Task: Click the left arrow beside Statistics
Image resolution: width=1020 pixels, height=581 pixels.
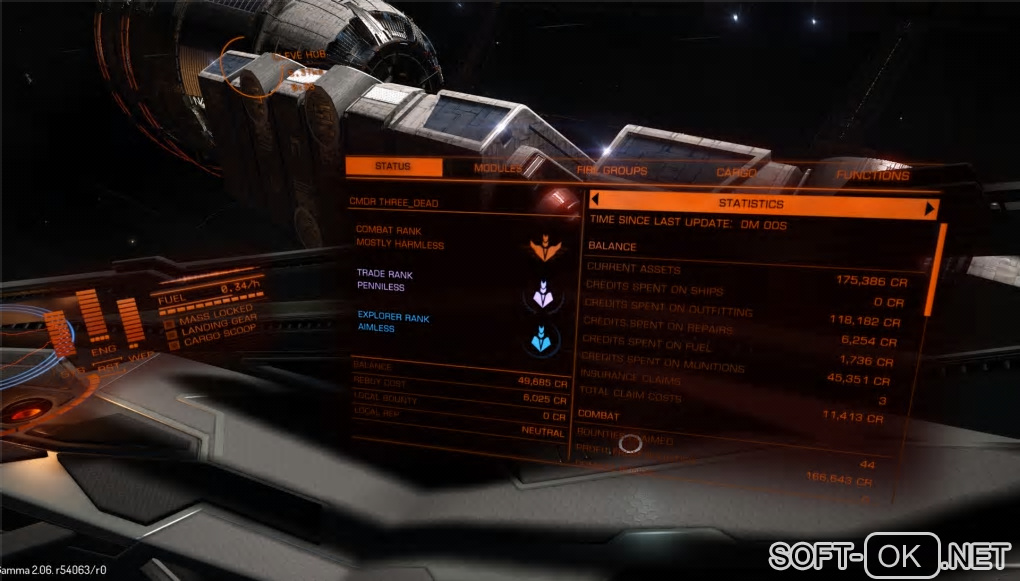Action: coord(594,201)
